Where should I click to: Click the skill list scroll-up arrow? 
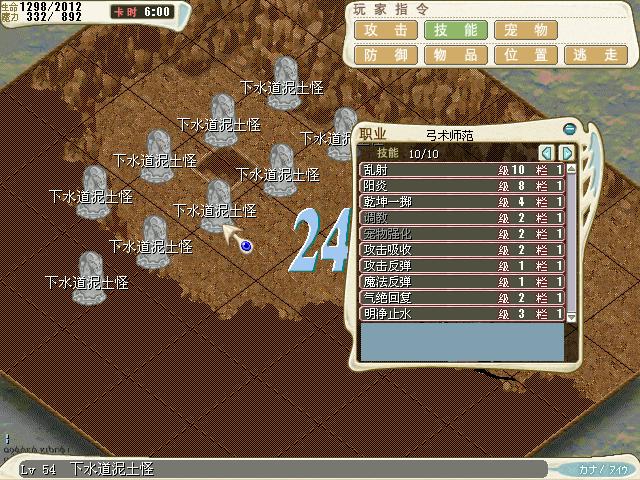(x=572, y=168)
